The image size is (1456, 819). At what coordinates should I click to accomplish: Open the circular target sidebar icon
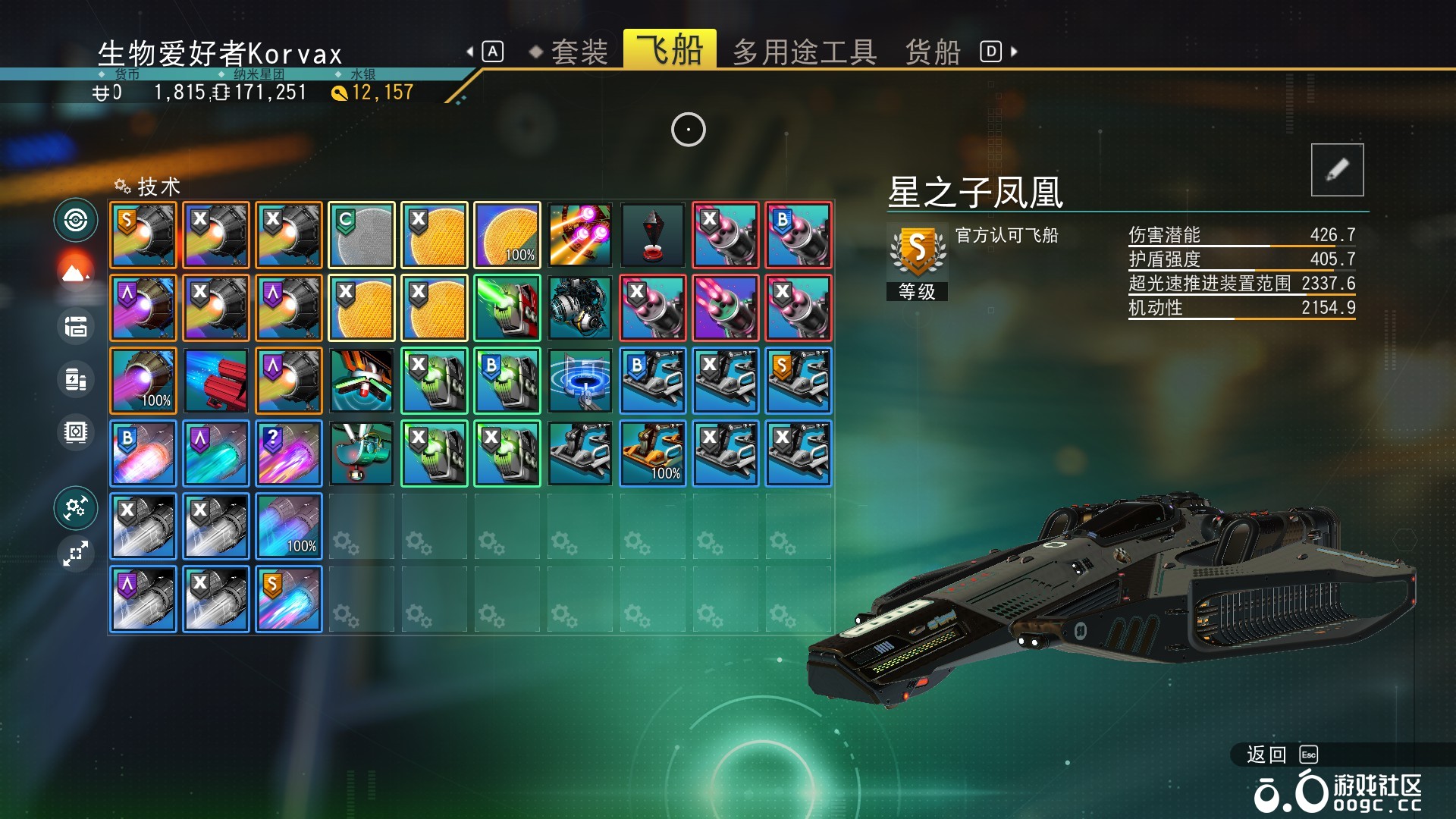tap(76, 221)
